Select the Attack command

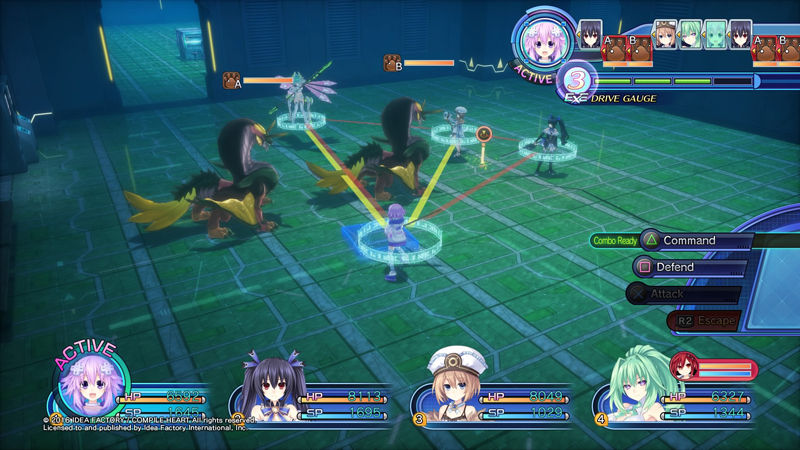pos(680,294)
